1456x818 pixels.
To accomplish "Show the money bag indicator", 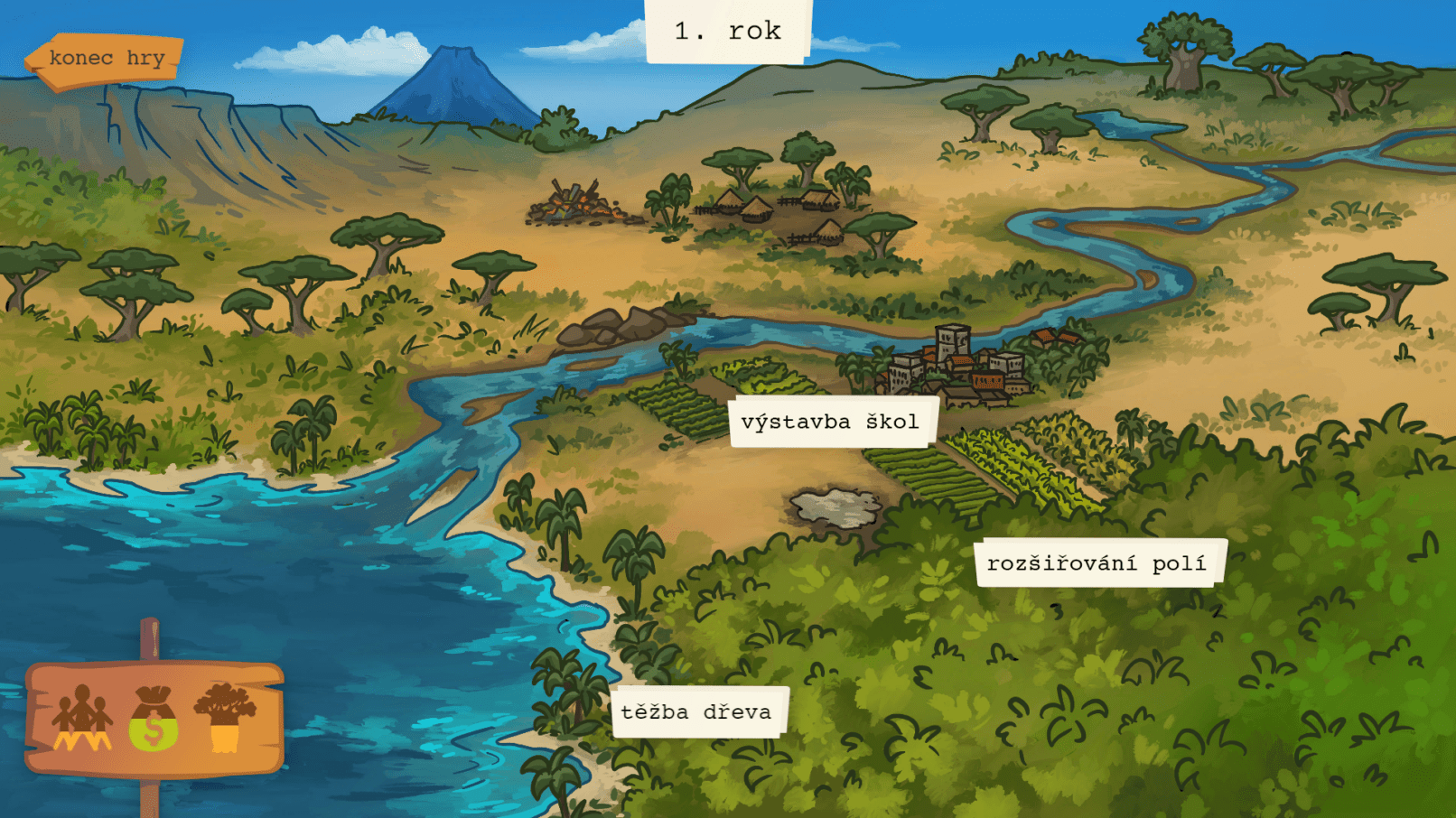I will click(154, 719).
